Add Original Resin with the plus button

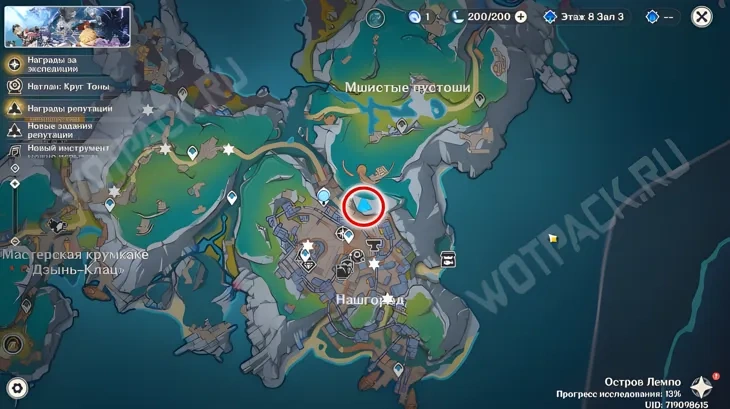520,17
